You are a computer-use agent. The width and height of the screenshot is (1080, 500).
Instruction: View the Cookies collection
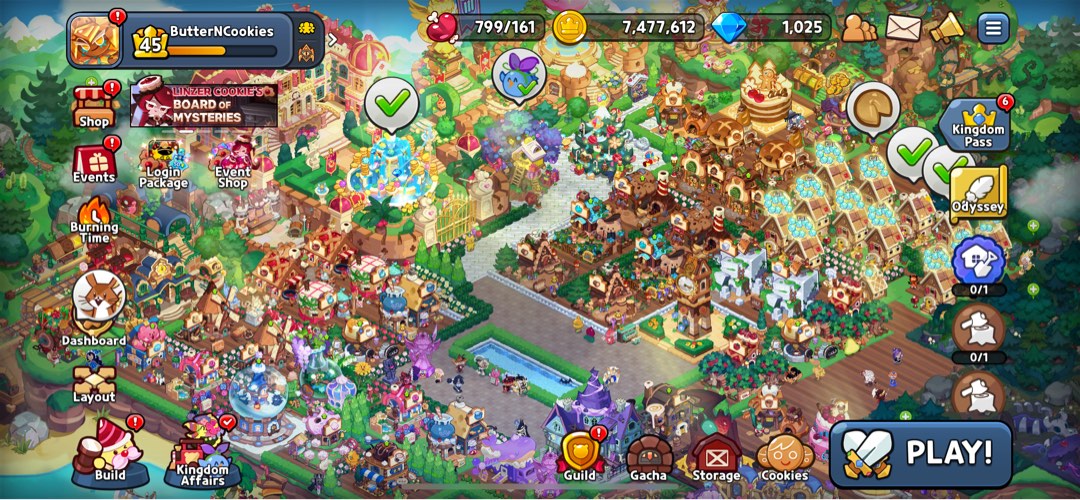point(785,458)
